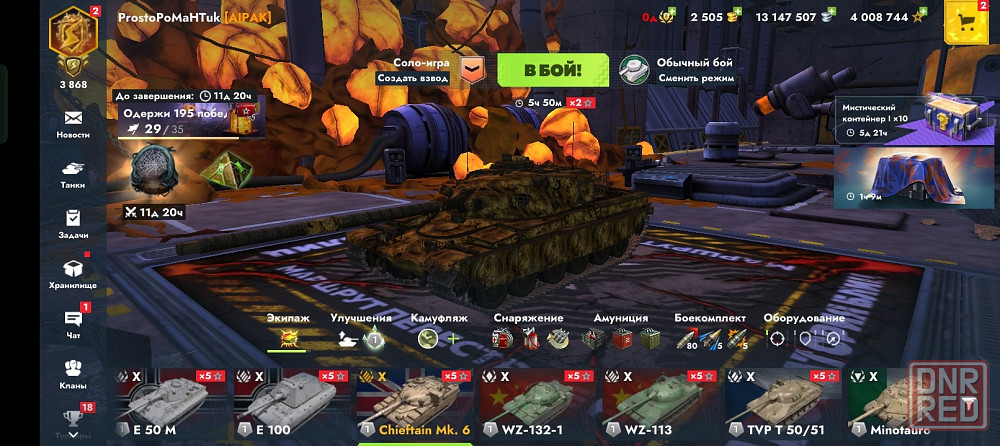Open the Оборудование equipment slots

[803, 332]
